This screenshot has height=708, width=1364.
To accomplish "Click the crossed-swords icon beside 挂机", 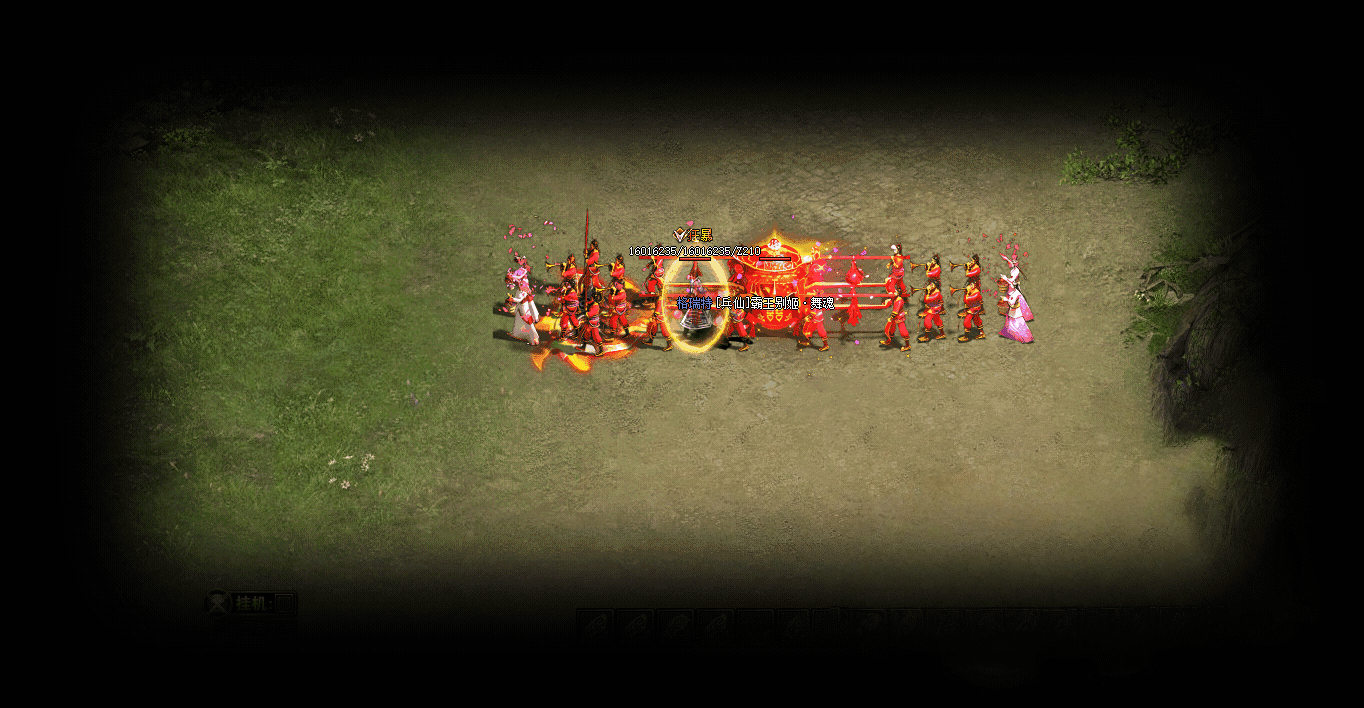I will 217,604.
